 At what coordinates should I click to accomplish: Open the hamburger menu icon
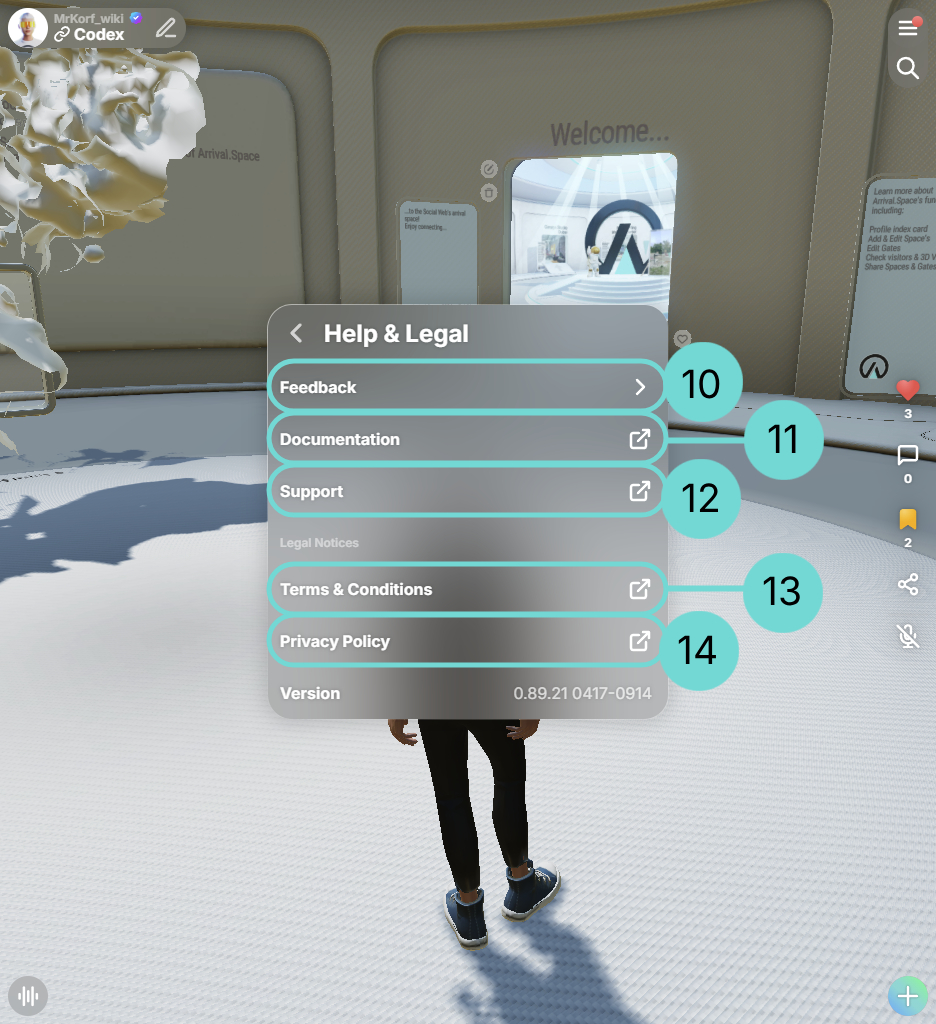pos(908,28)
